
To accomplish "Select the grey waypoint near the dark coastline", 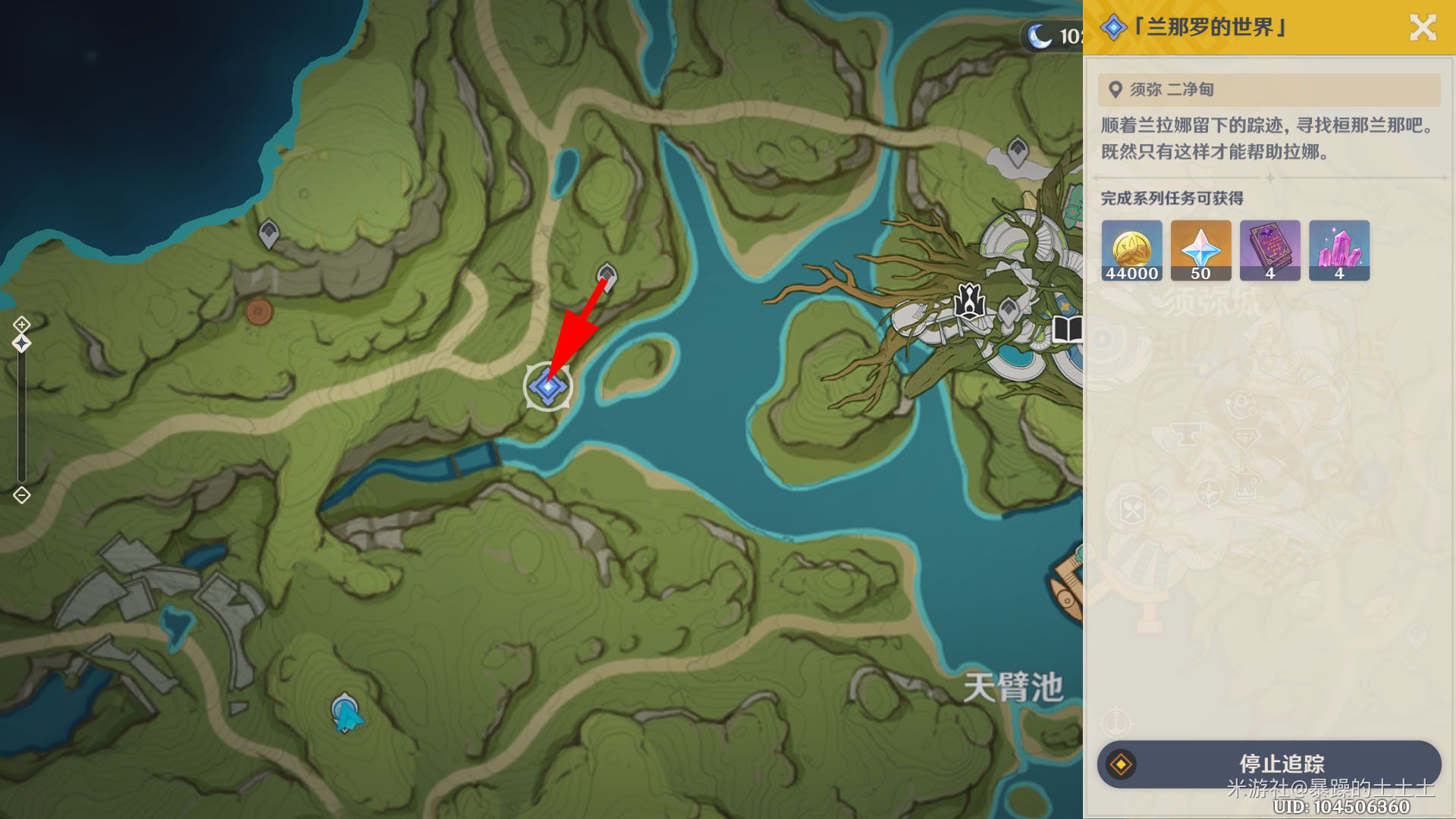I will click(x=268, y=233).
